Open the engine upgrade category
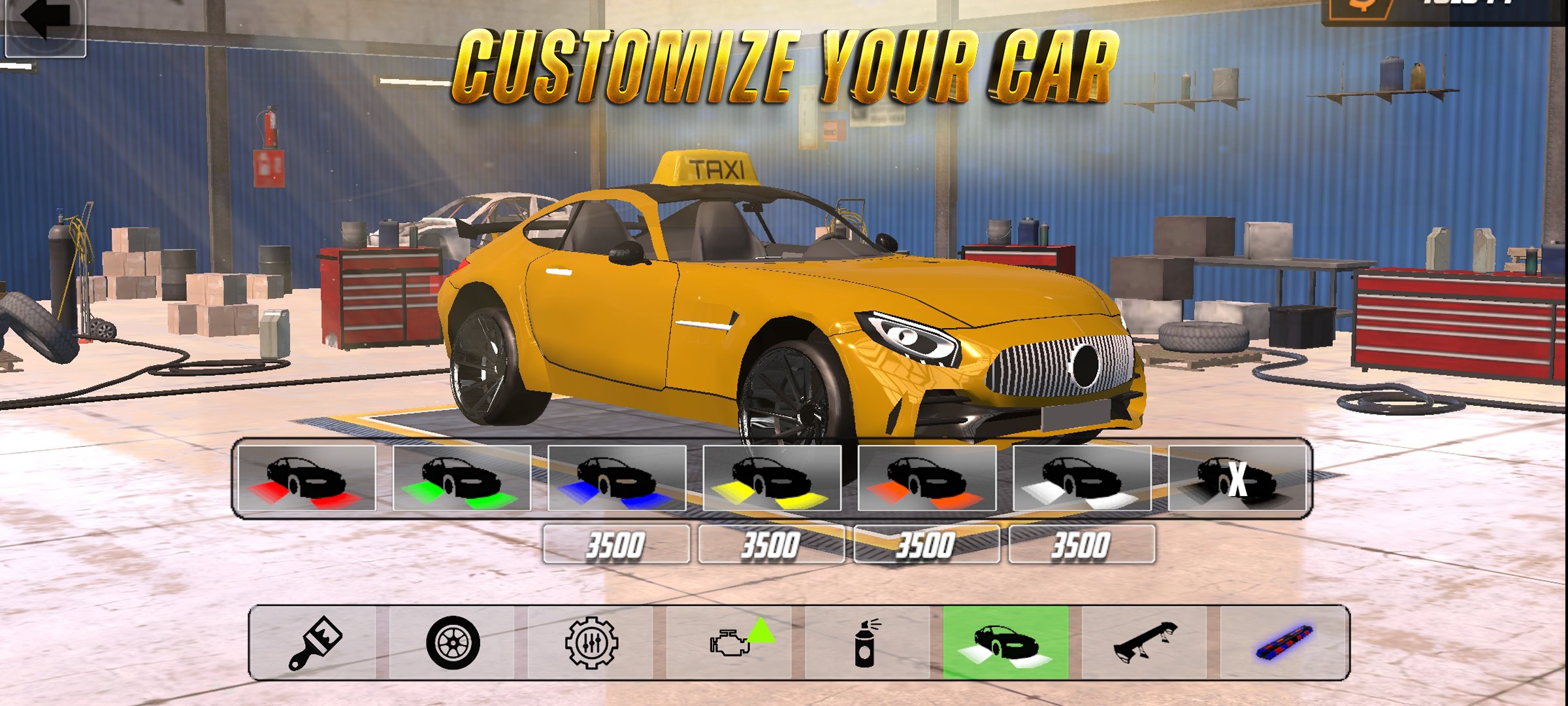Viewport: 1568px width, 706px height. pyautogui.click(x=729, y=642)
